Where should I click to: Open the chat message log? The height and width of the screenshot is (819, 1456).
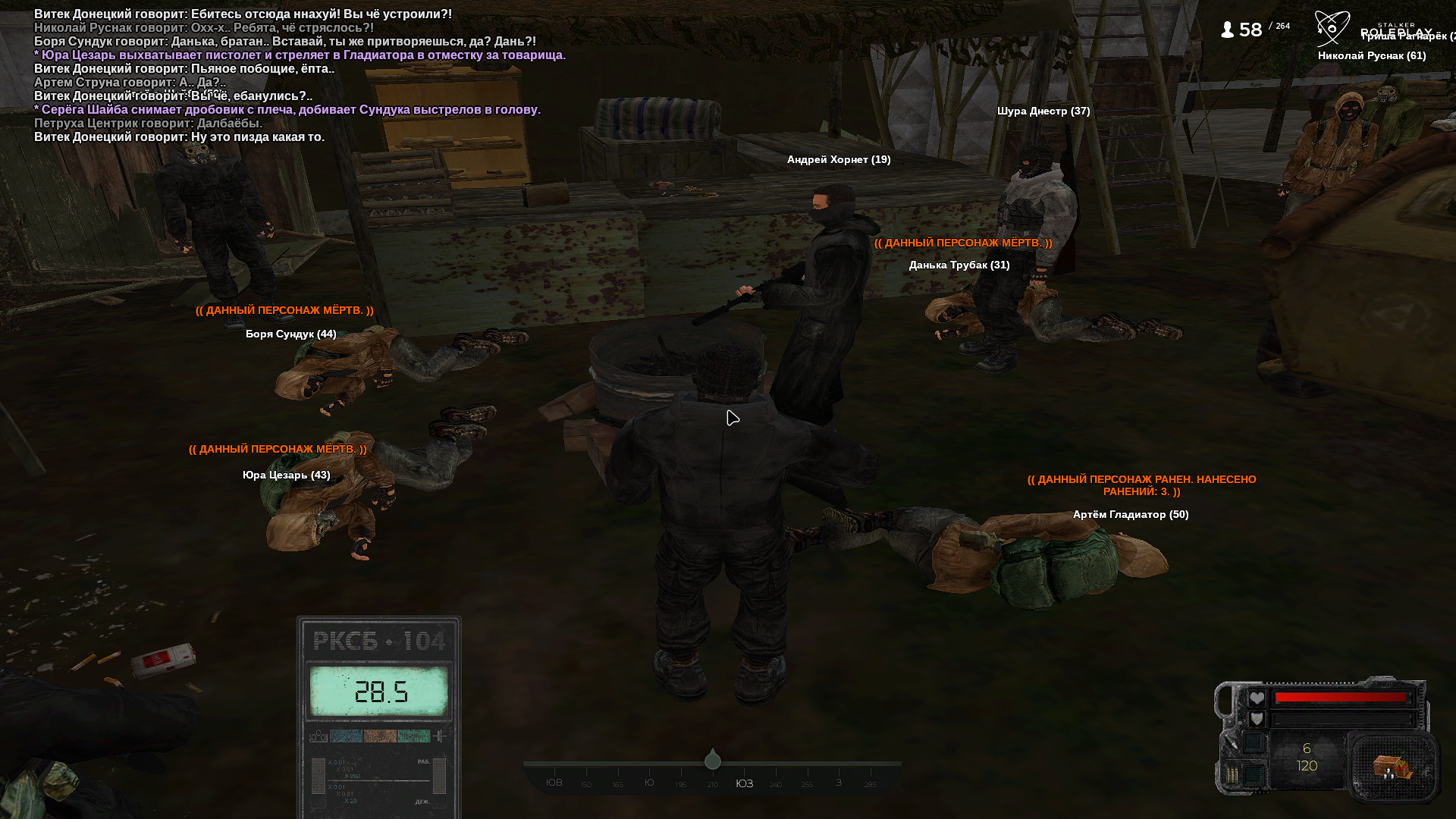tap(300, 75)
